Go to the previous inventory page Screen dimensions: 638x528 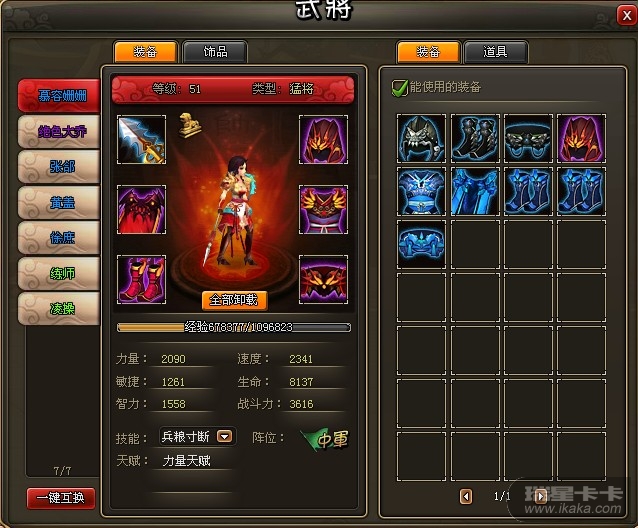[x=466, y=496]
